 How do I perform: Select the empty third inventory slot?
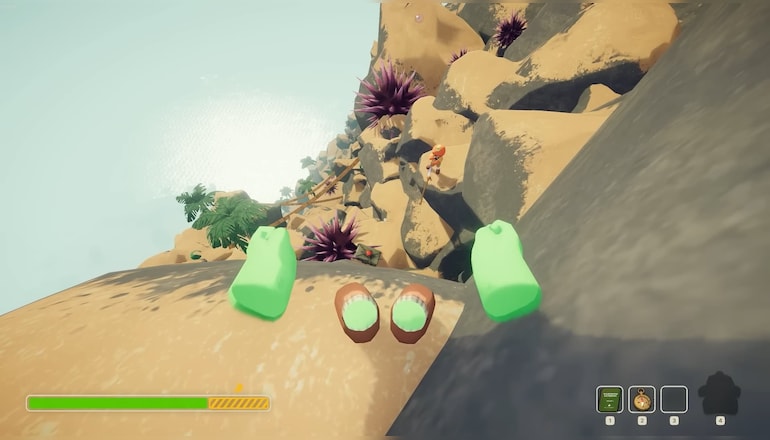click(674, 399)
